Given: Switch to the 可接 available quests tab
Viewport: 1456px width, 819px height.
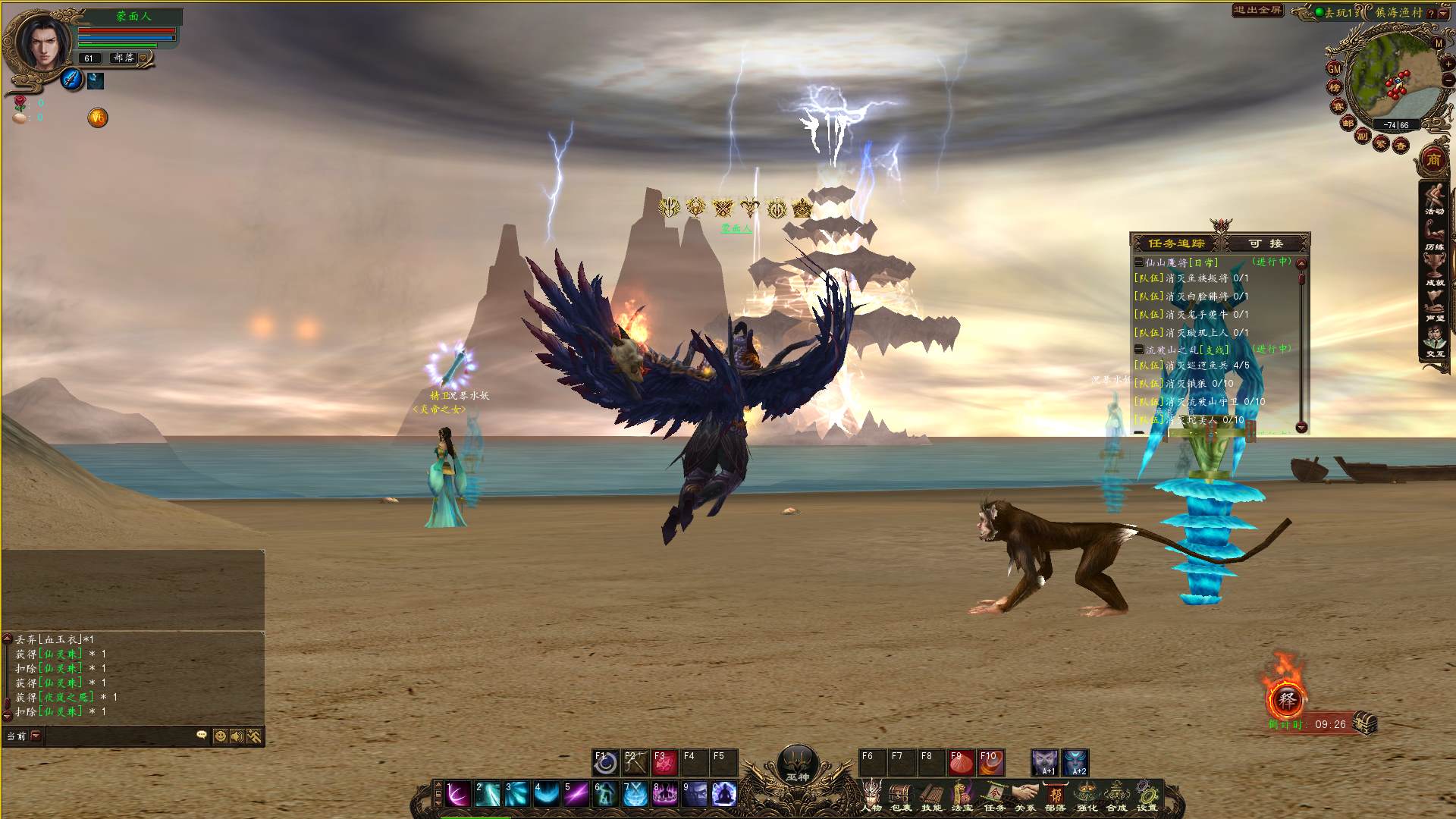Looking at the screenshot, I should 1266,243.
